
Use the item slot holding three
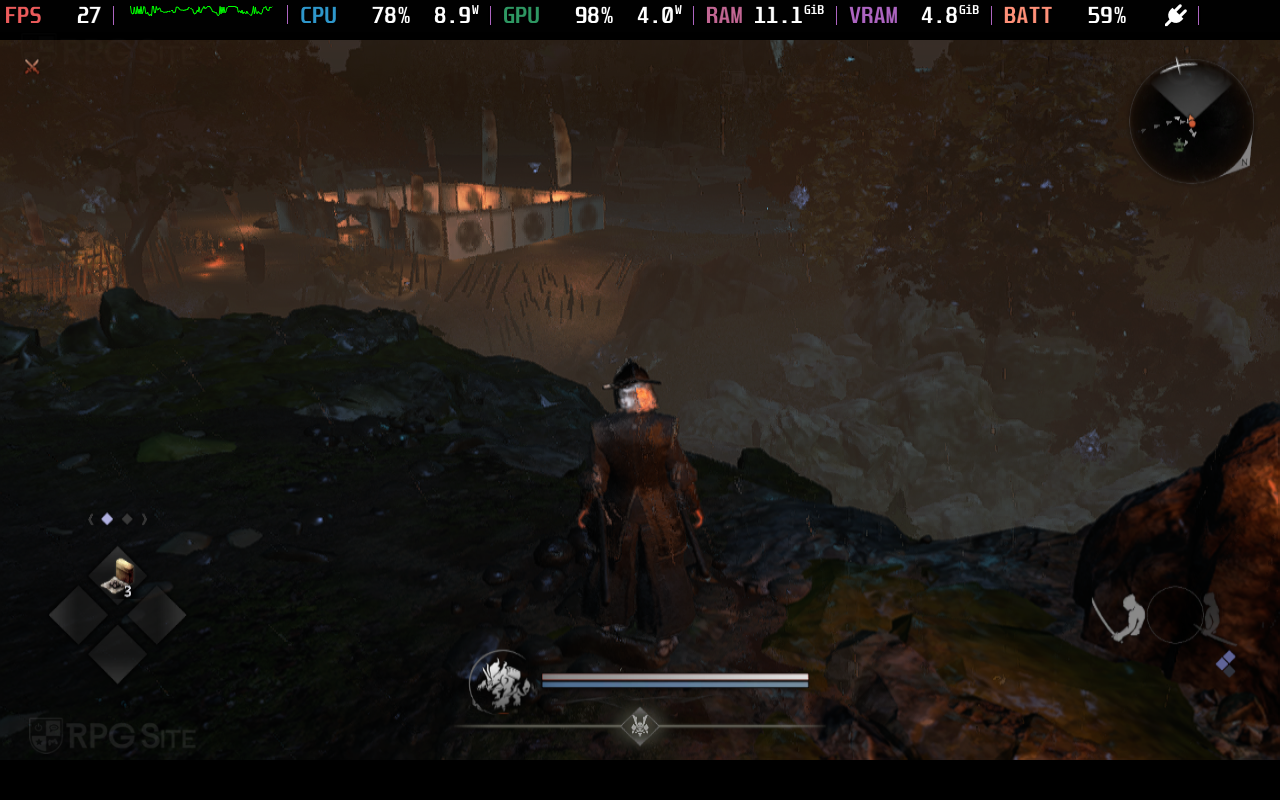point(118,577)
